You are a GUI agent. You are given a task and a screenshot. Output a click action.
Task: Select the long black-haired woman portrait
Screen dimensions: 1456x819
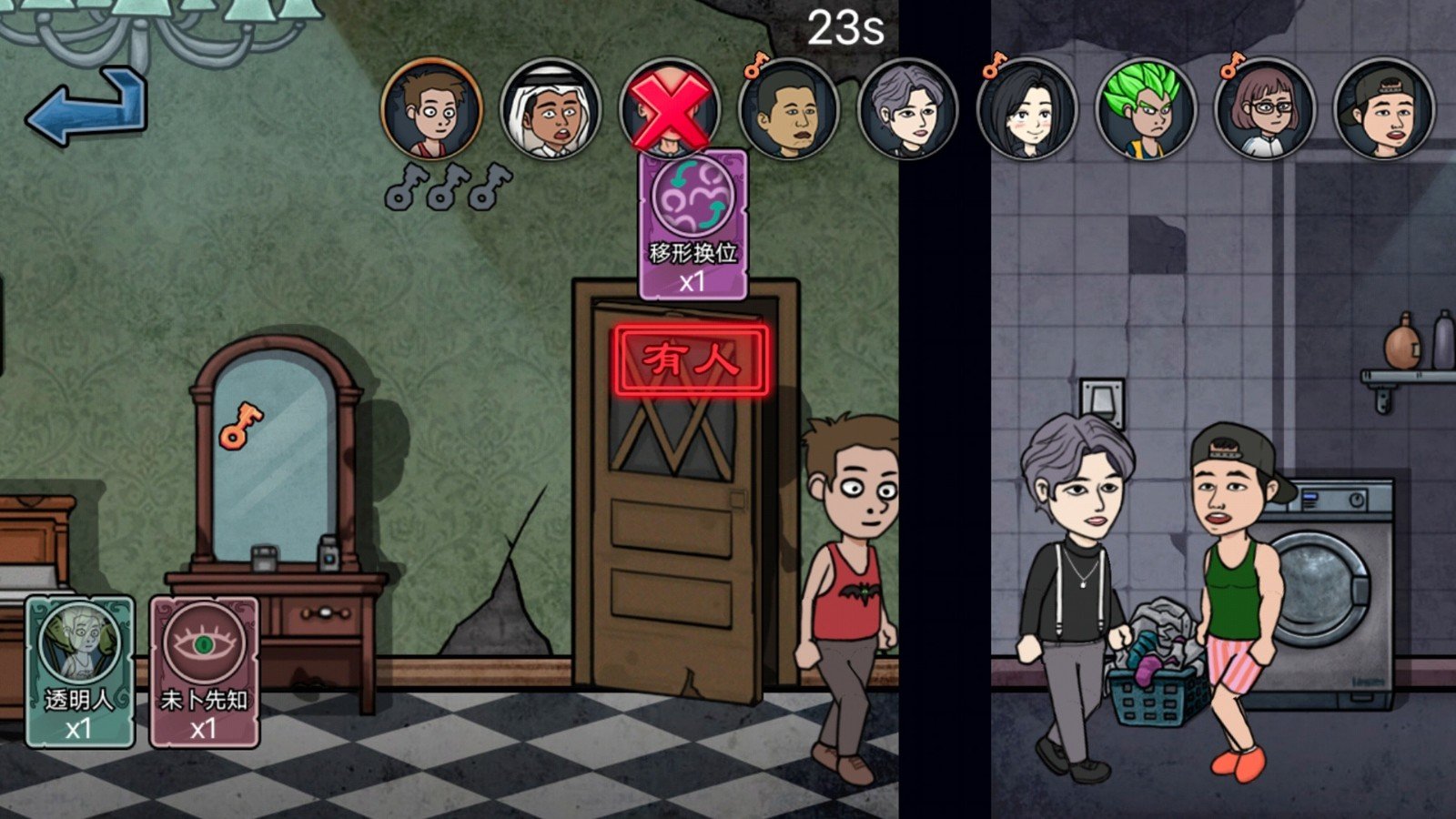(1026, 109)
